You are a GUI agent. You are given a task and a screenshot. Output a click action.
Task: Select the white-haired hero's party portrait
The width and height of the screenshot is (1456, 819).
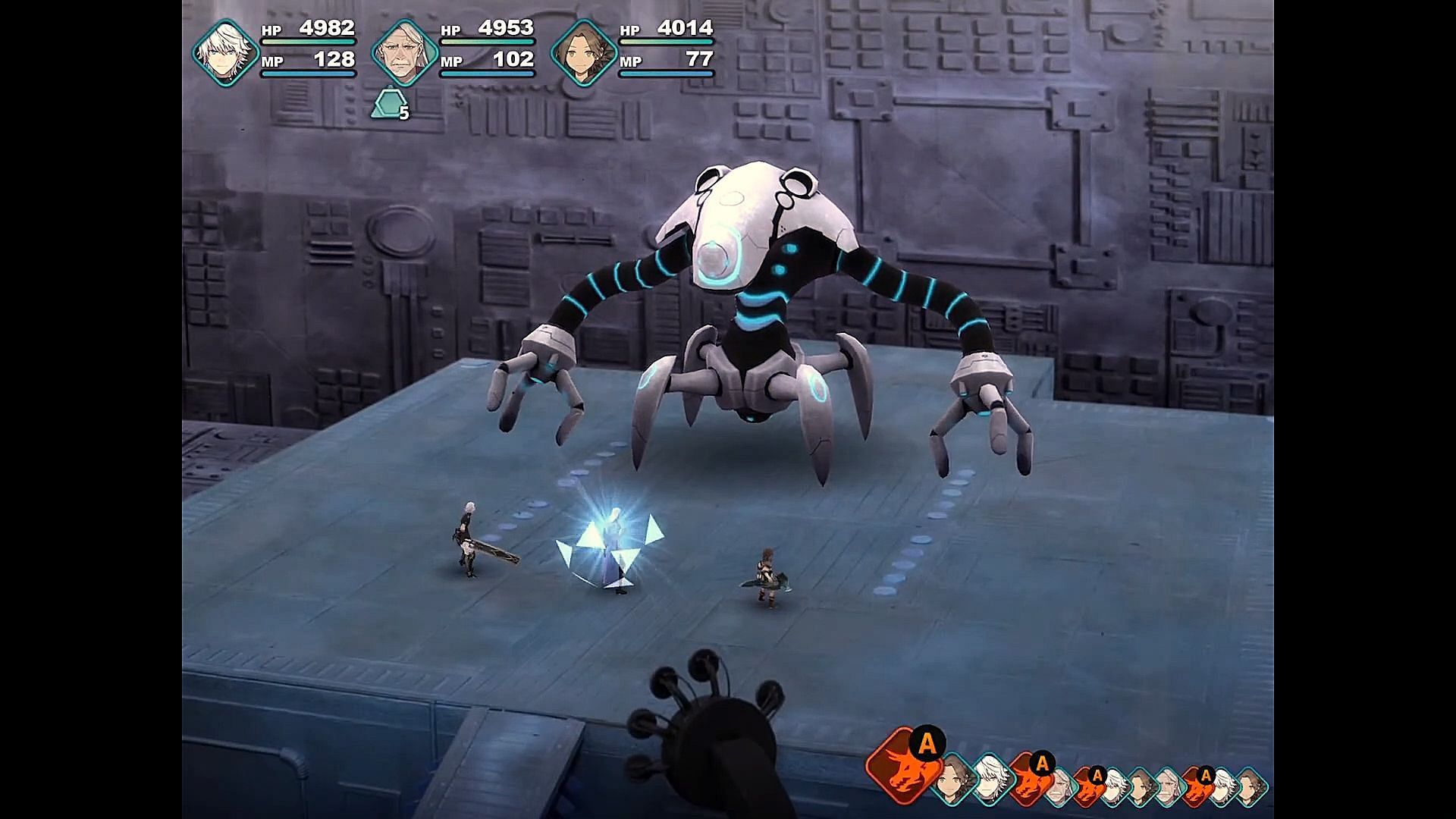coord(224,52)
